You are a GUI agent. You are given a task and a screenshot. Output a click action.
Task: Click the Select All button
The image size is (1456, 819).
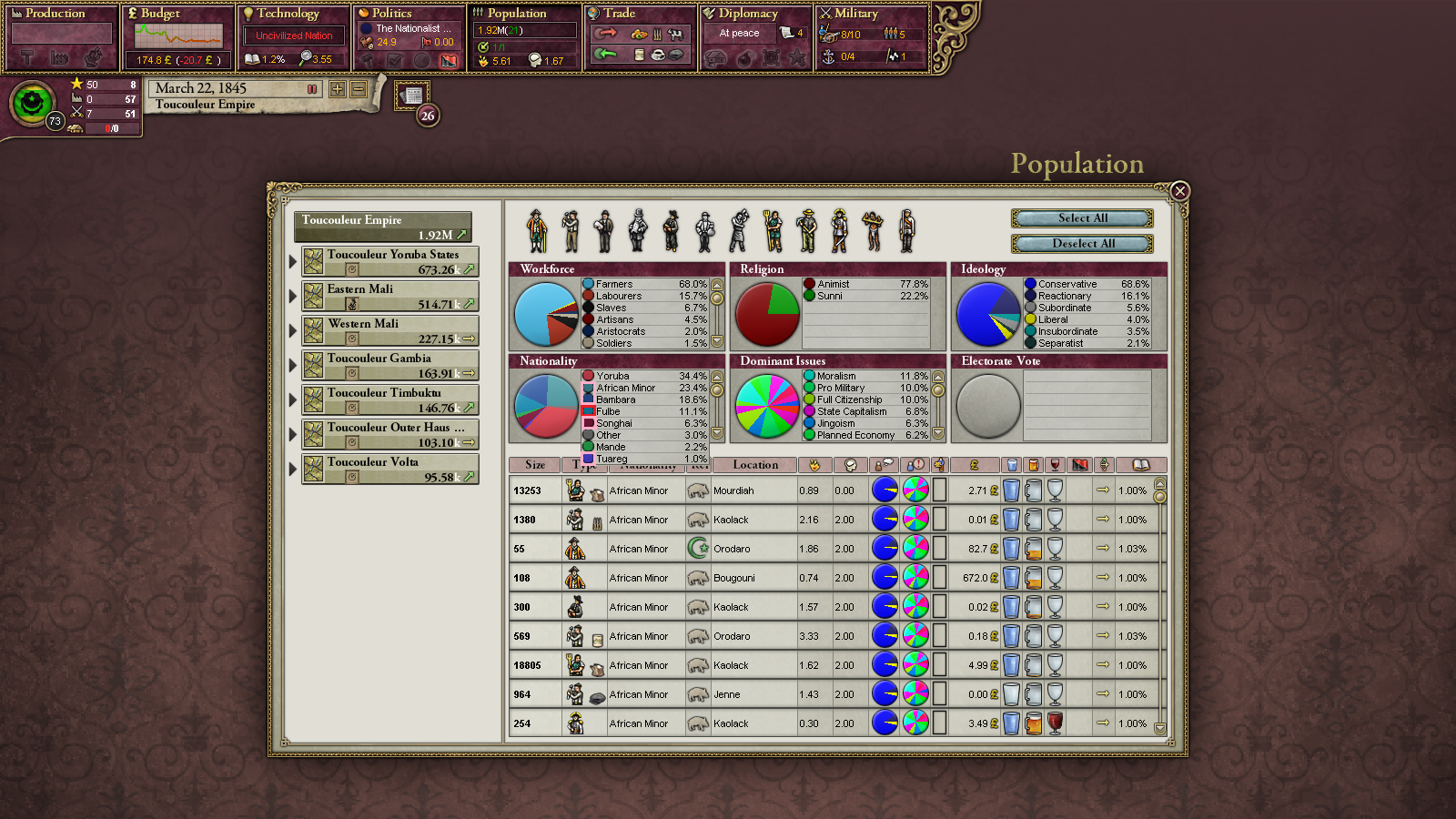1082,218
